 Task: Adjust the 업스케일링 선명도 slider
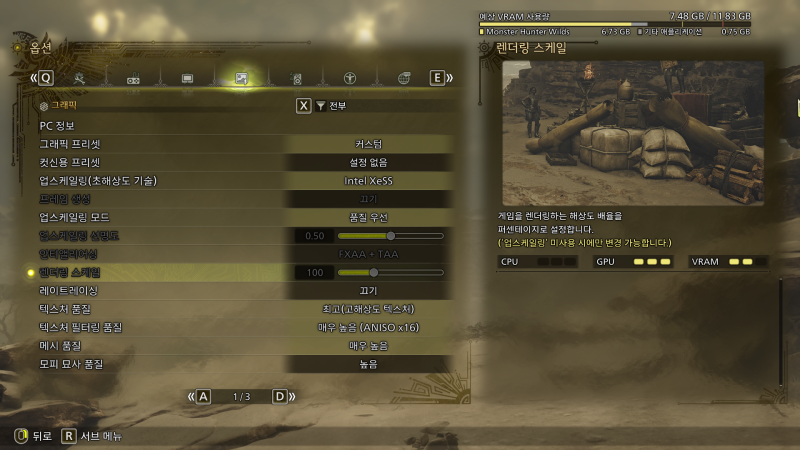coord(390,236)
